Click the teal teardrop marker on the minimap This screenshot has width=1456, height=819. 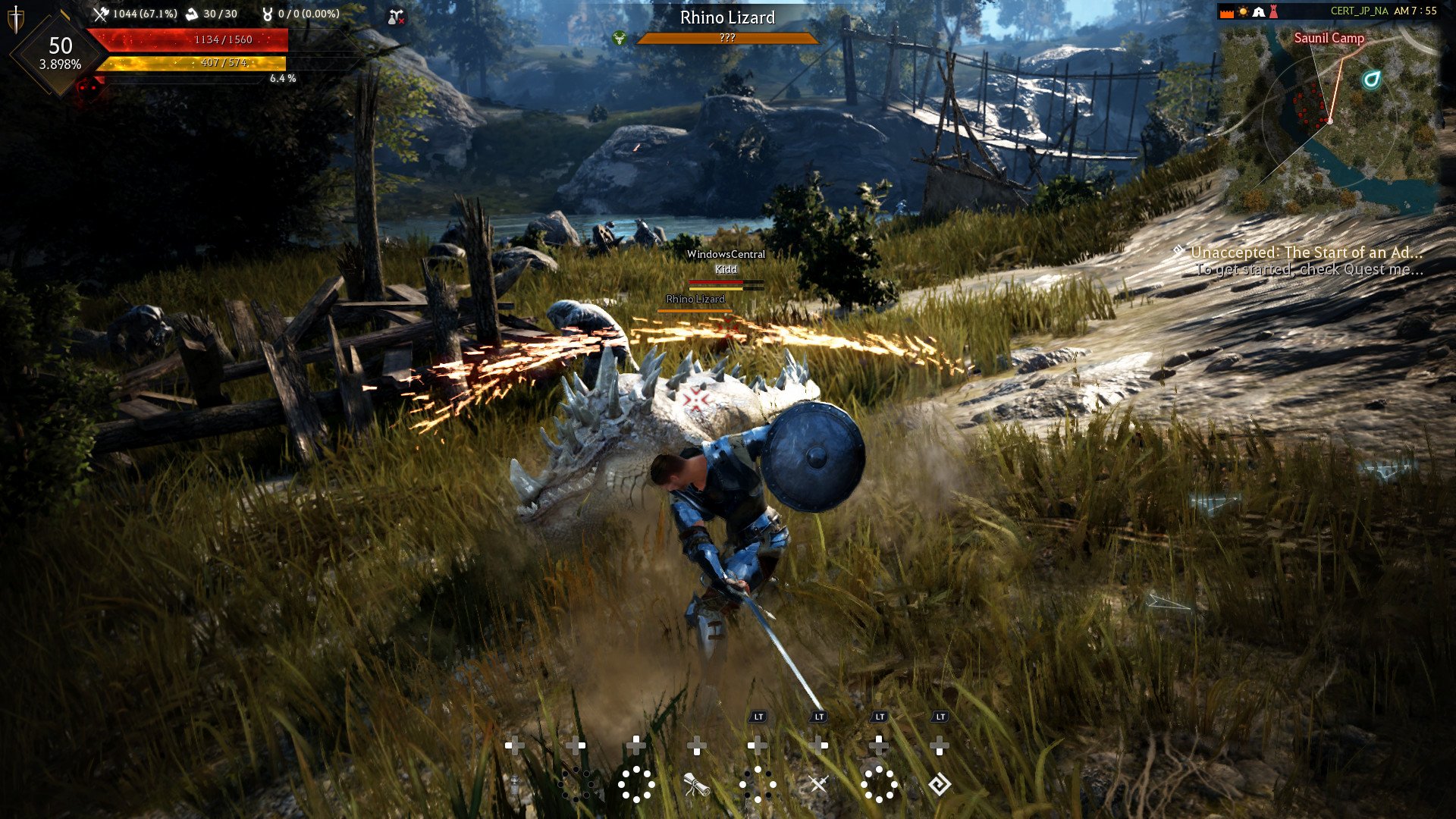1371,80
